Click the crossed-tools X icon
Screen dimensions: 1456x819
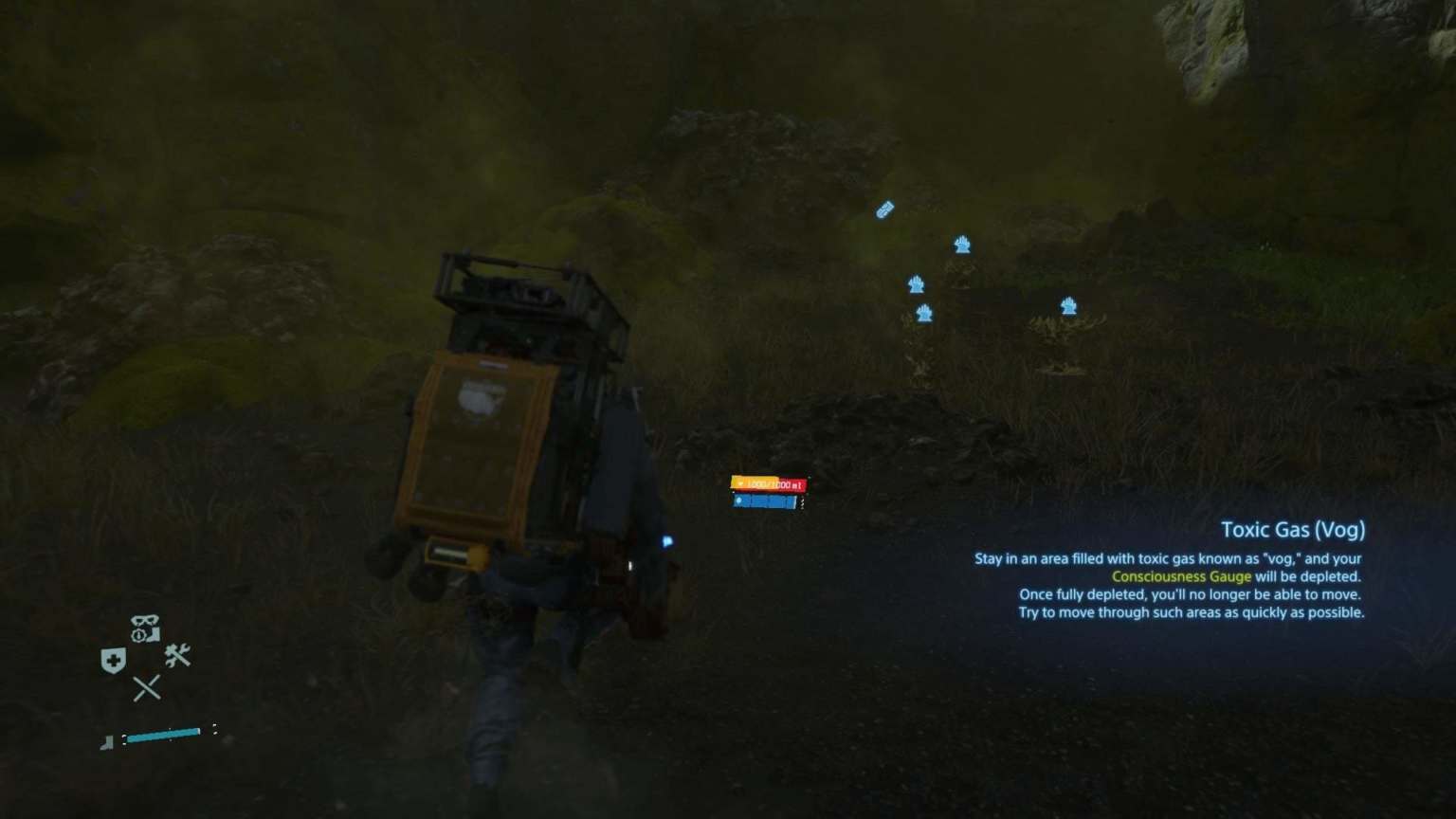tap(149, 687)
